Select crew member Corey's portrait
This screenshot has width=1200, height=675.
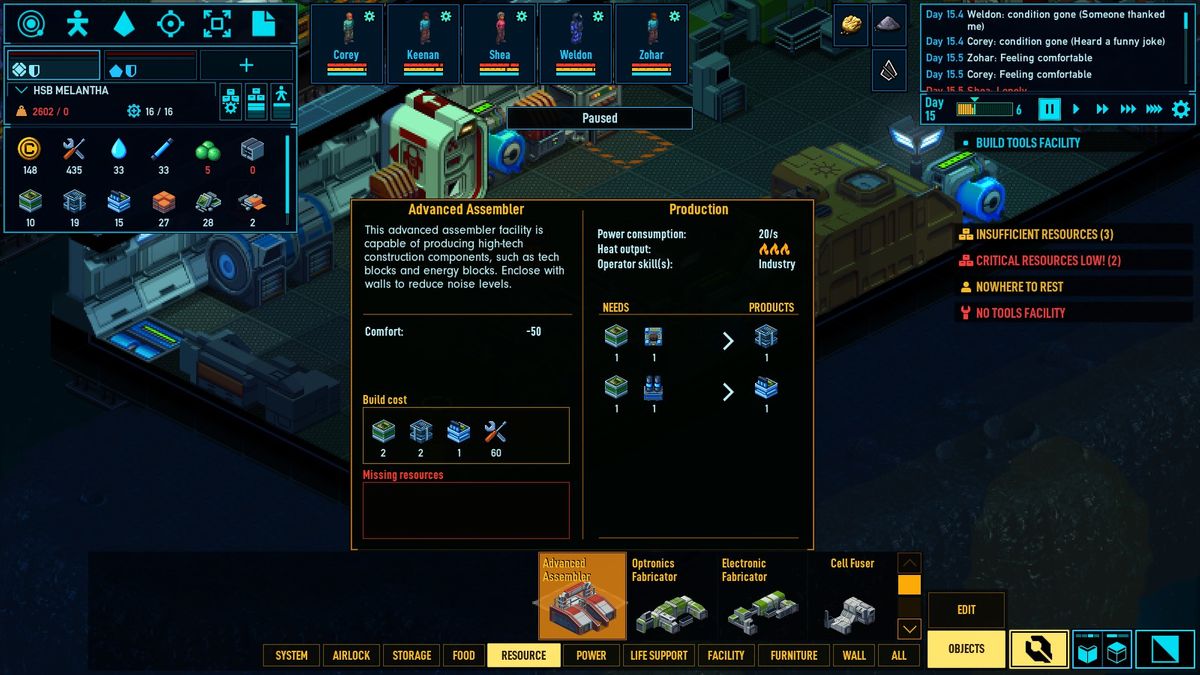(346, 43)
